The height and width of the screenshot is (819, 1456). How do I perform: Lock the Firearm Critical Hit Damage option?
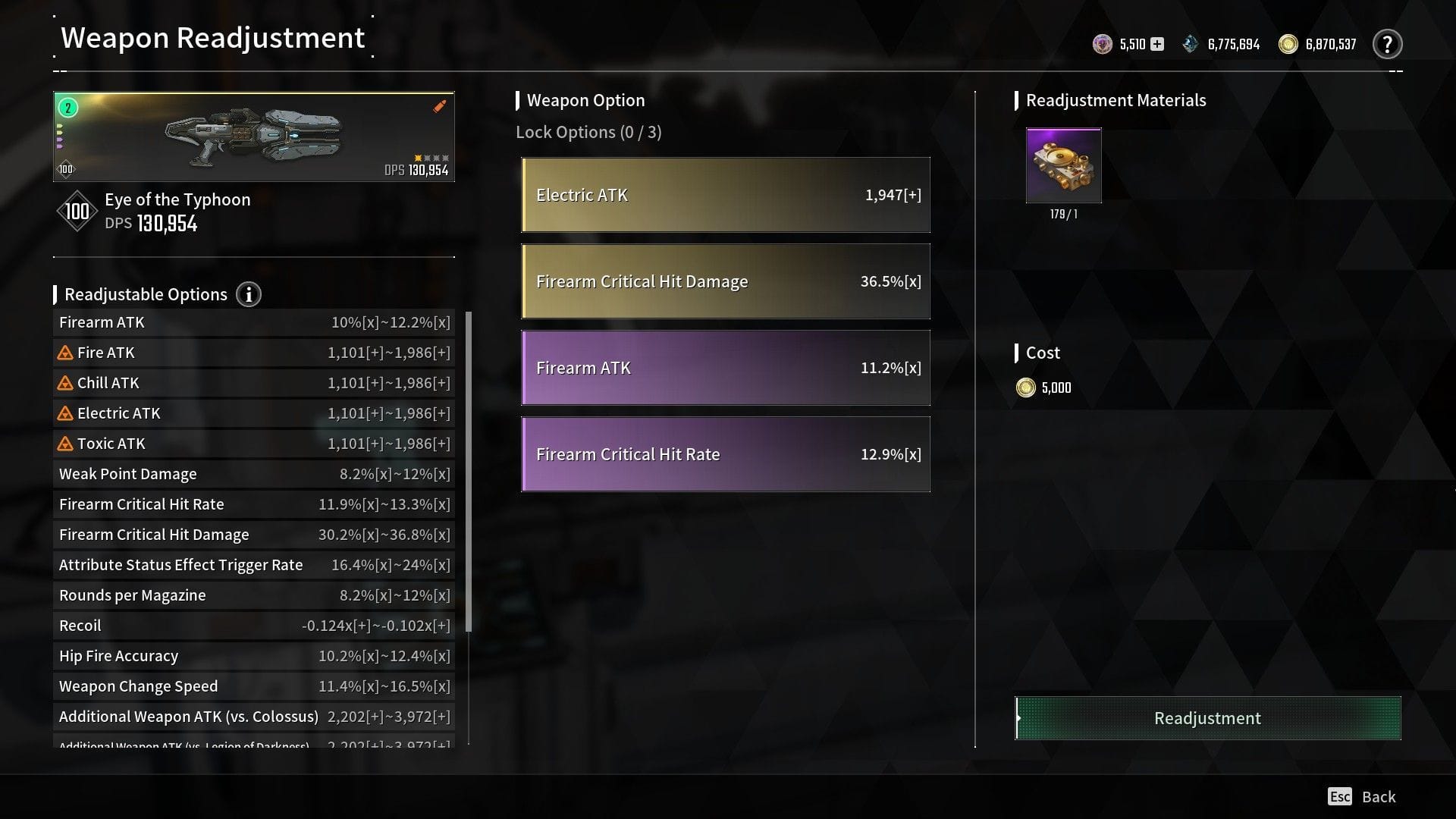click(x=724, y=281)
